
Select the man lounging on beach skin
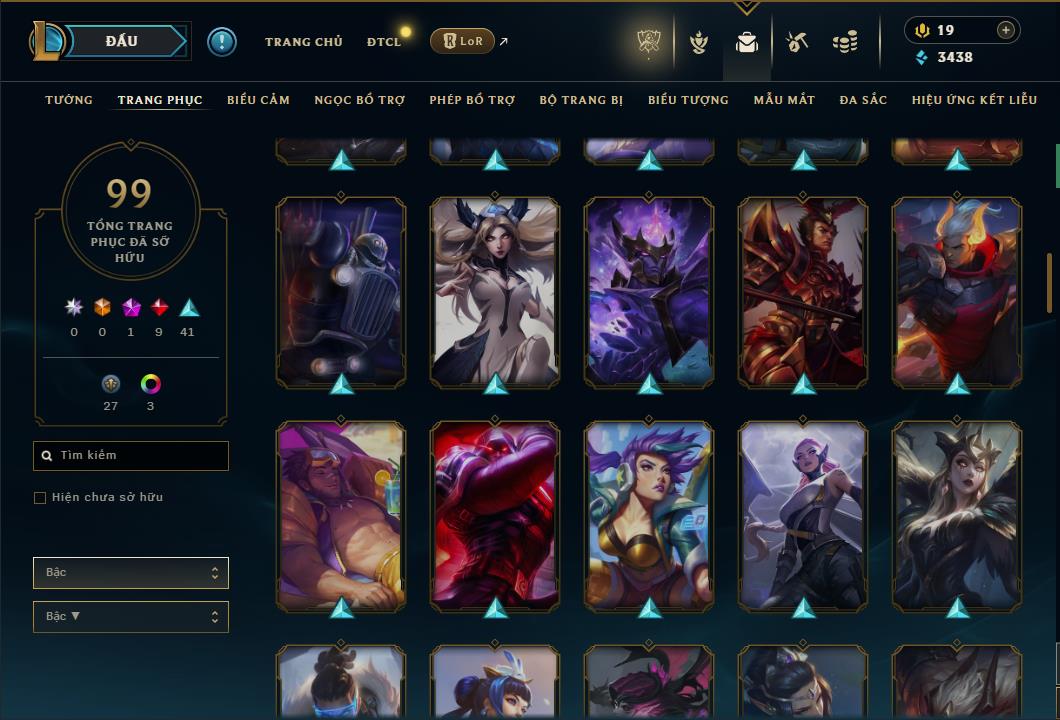point(341,515)
